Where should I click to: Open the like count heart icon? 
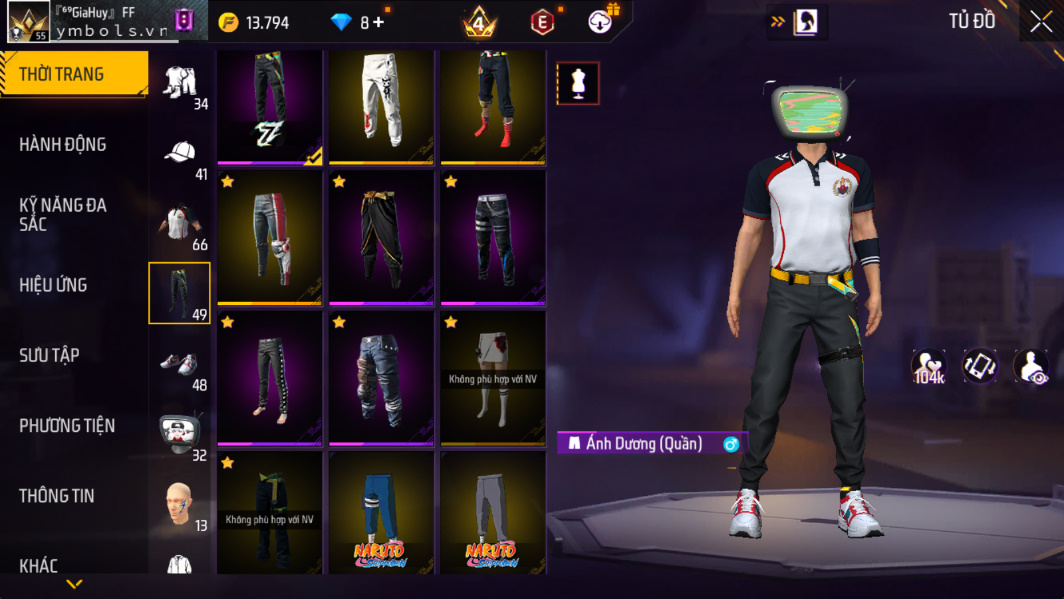point(929,367)
